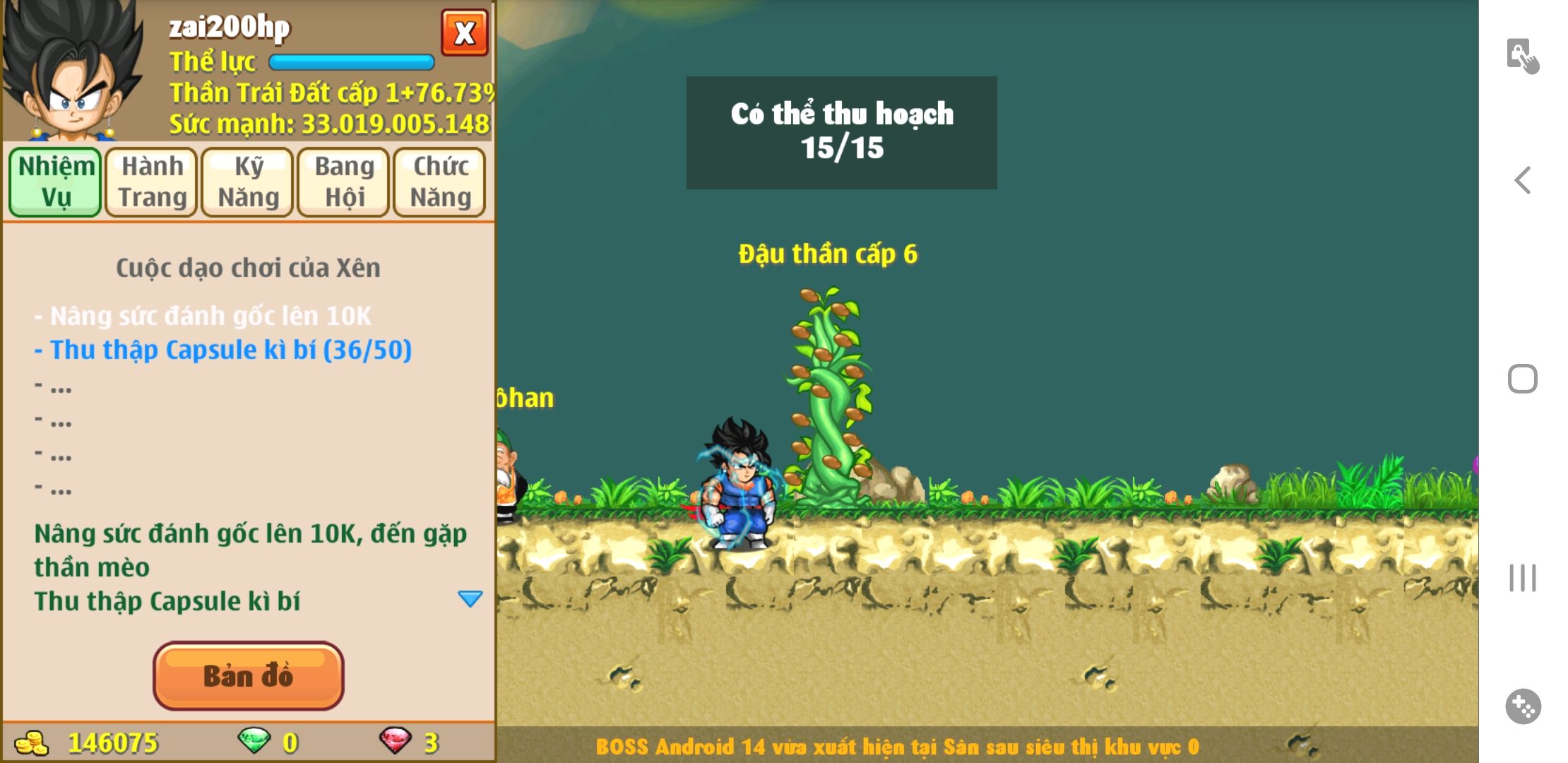Select the Nâng sức đánh gốc objective
Image resolution: width=1568 pixels, height=763 pixels.
[210, 316]
